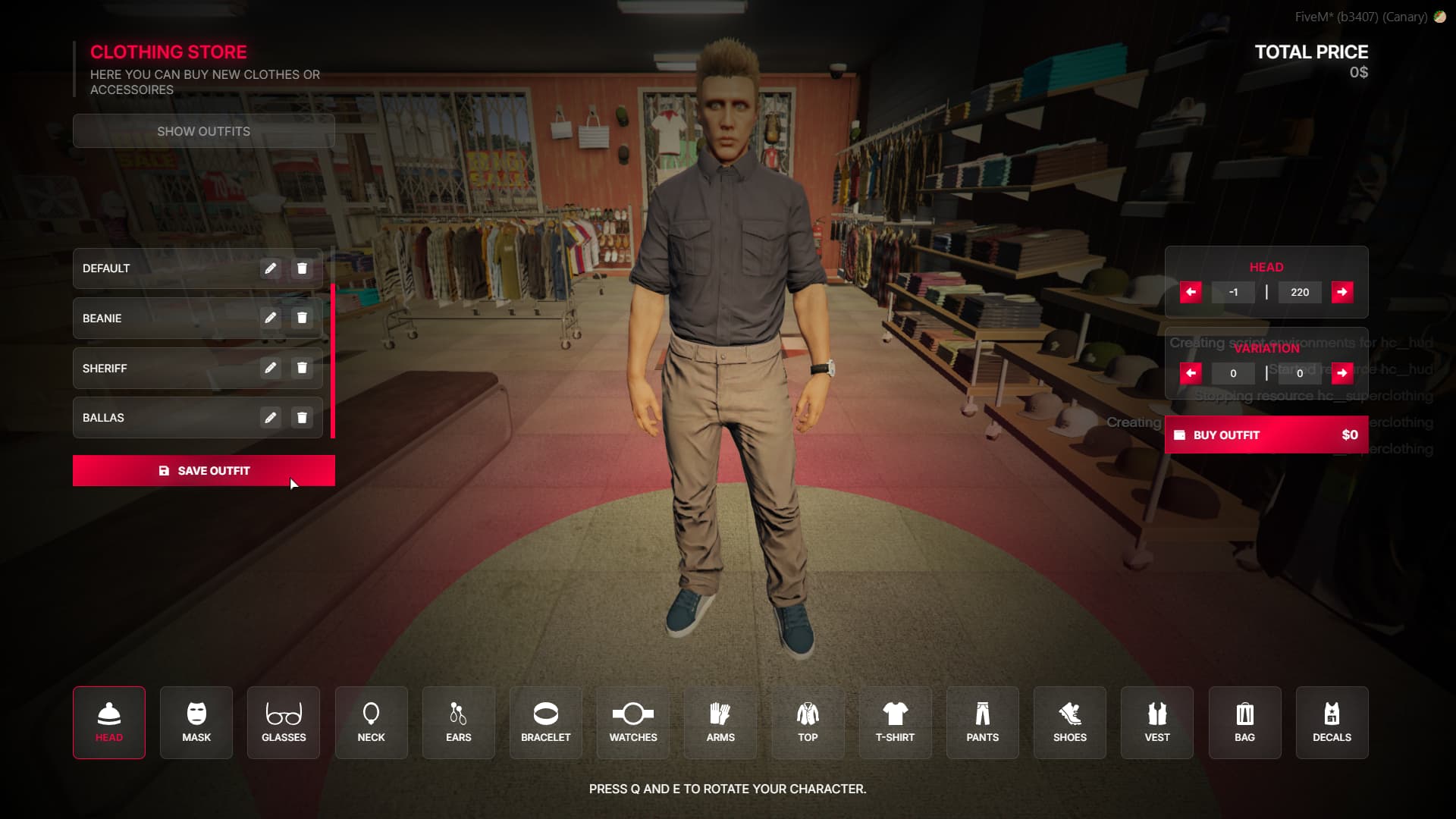Click the SHOW OUTFITS button
This screenshot has height=819, width=1456.
(203, 130)
